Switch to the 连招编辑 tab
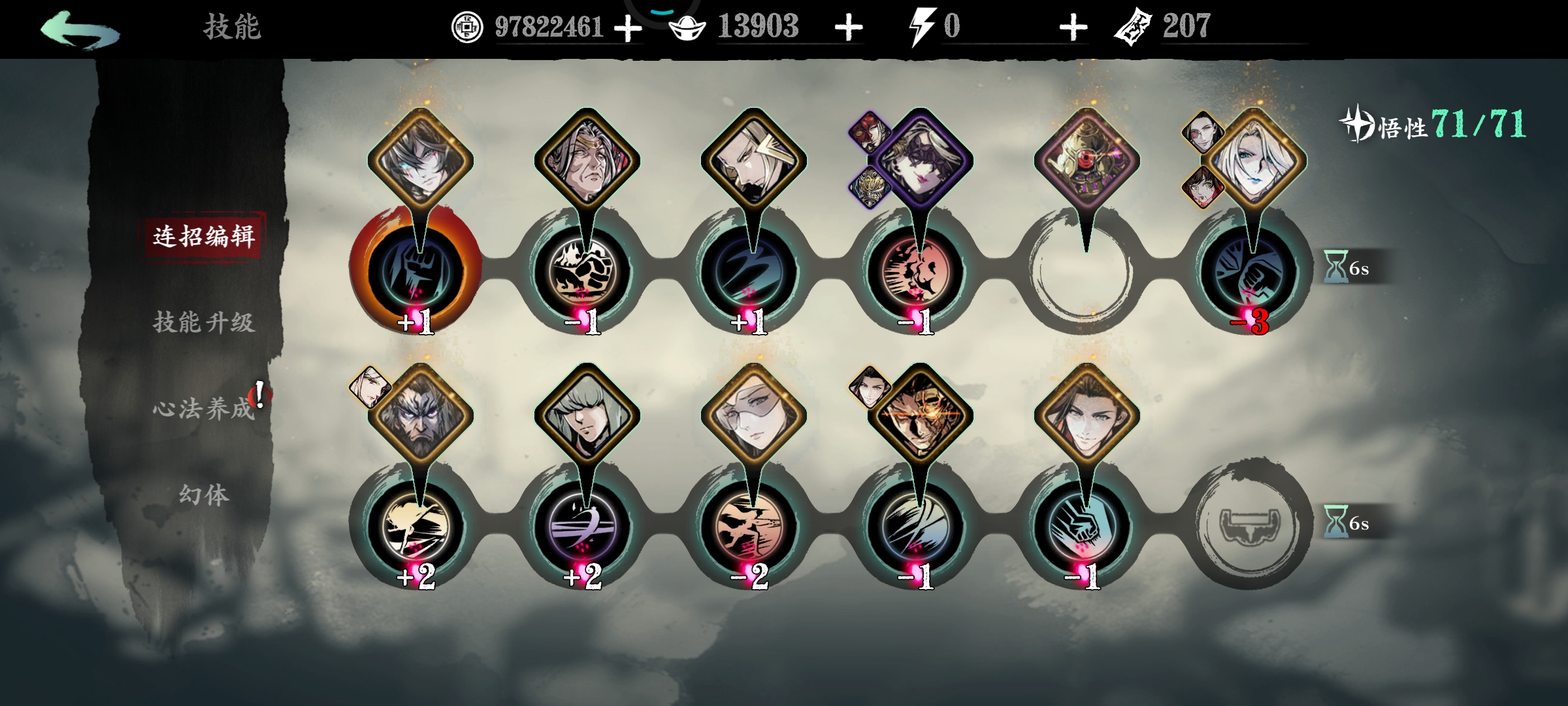The width and height of the screenshot is (1568, 706). 204,236
